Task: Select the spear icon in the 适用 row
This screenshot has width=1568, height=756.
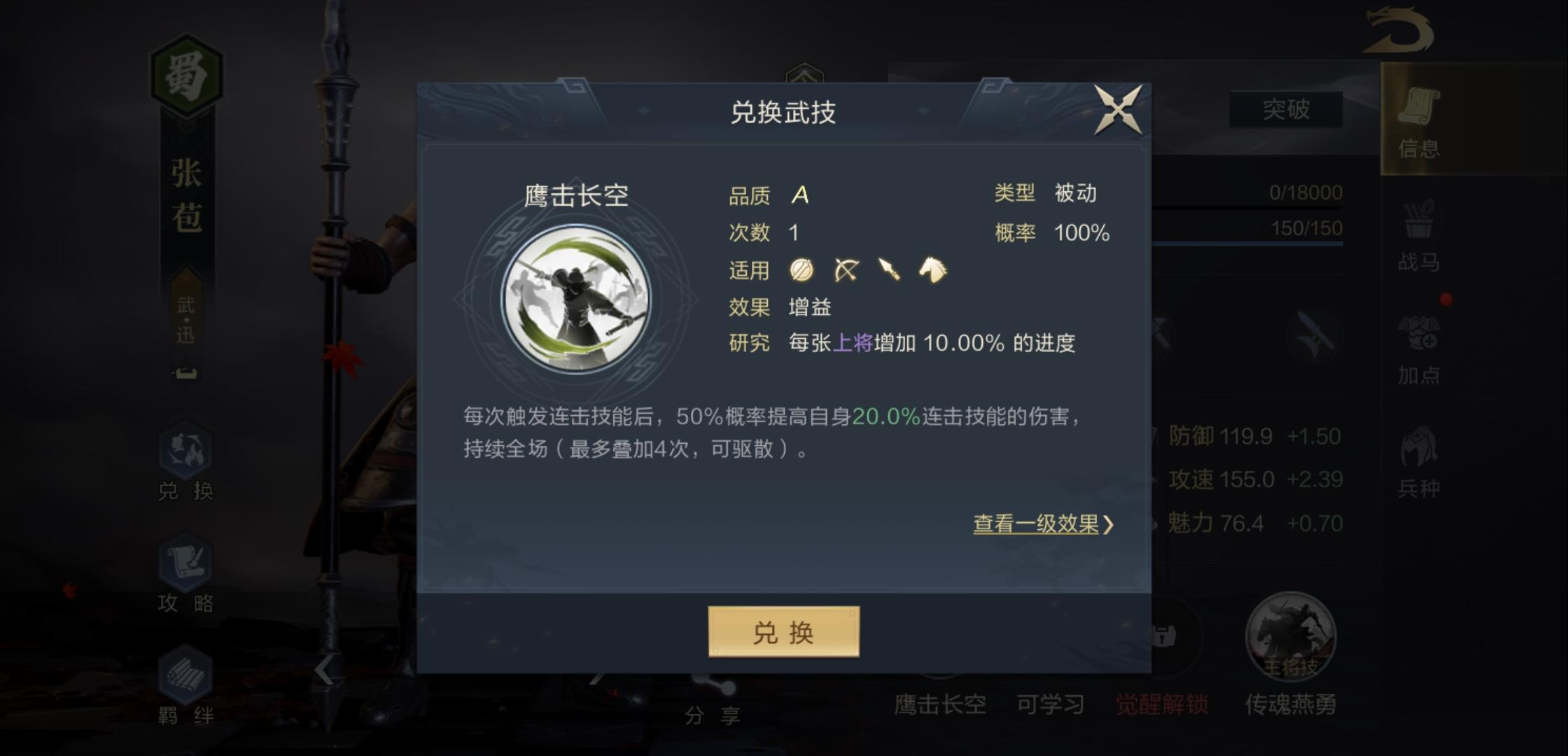Action: click(889, 270)
